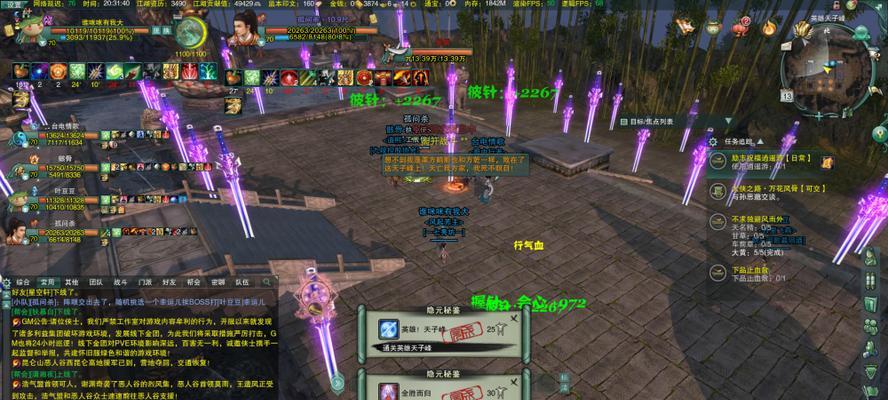Switch to the 帮会 guild chat tab
The image size is (888, 400).
[194, 282]
